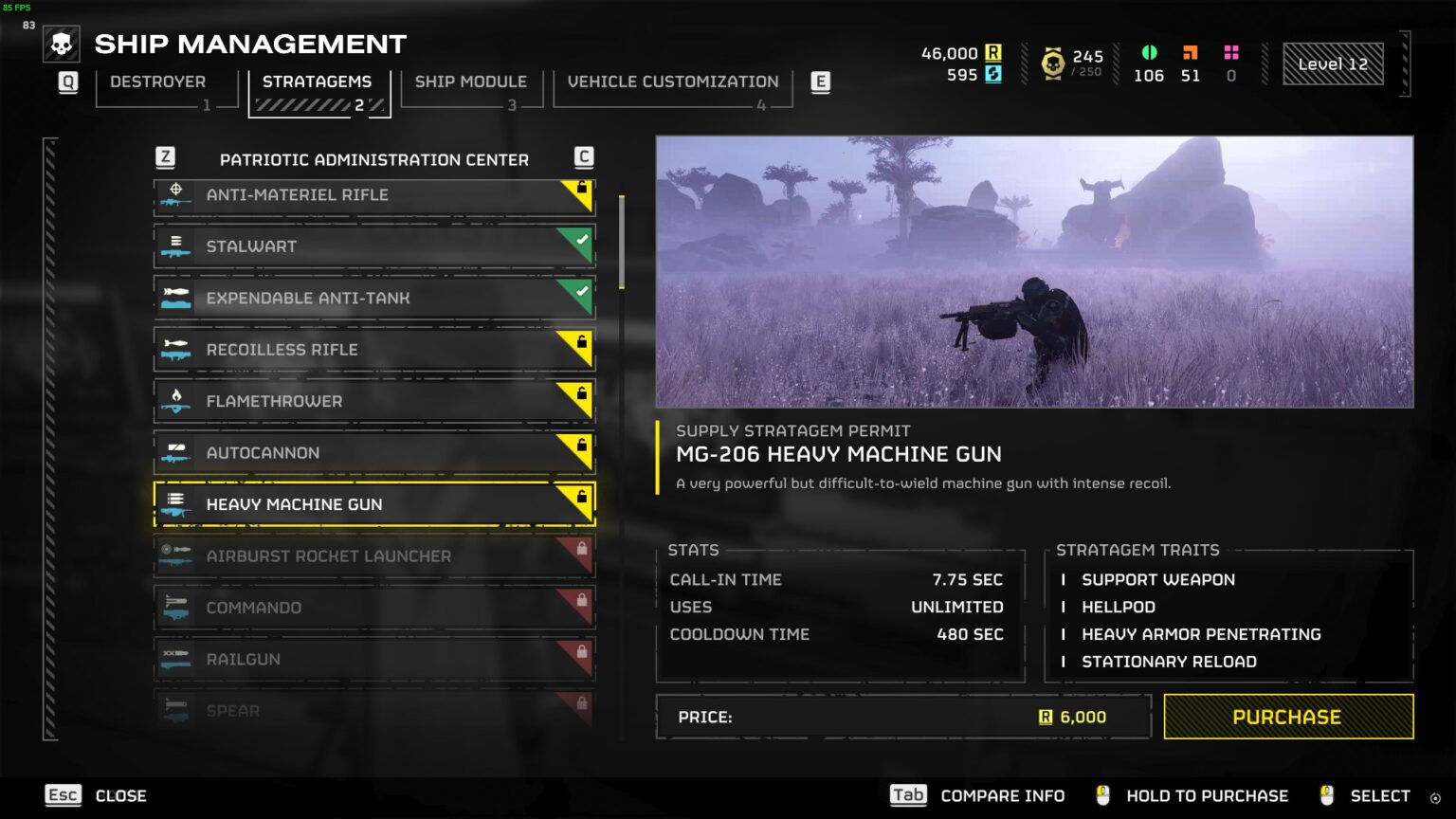Purchase the MG-206 Heavy Machine Gun

1287,718
